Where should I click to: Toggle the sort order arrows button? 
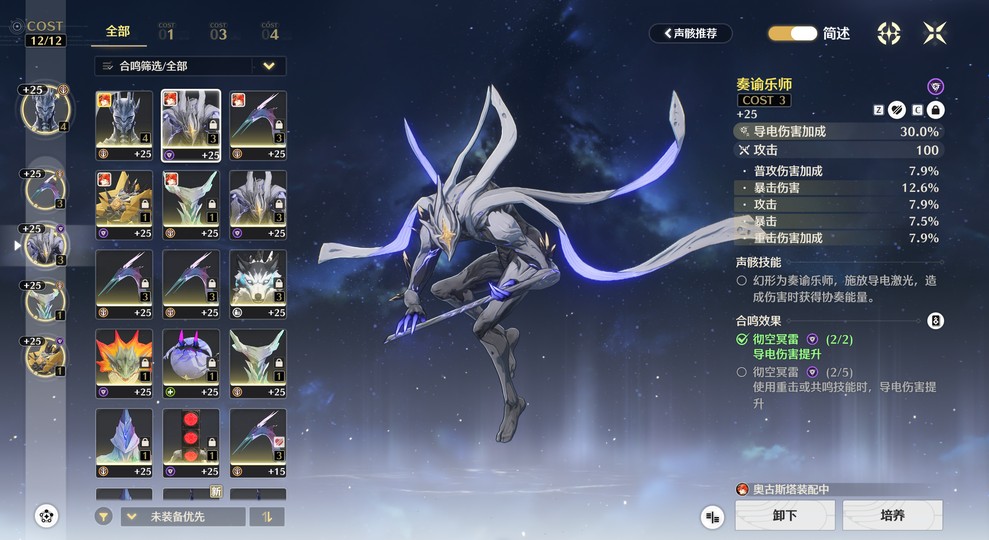(267, 516)
